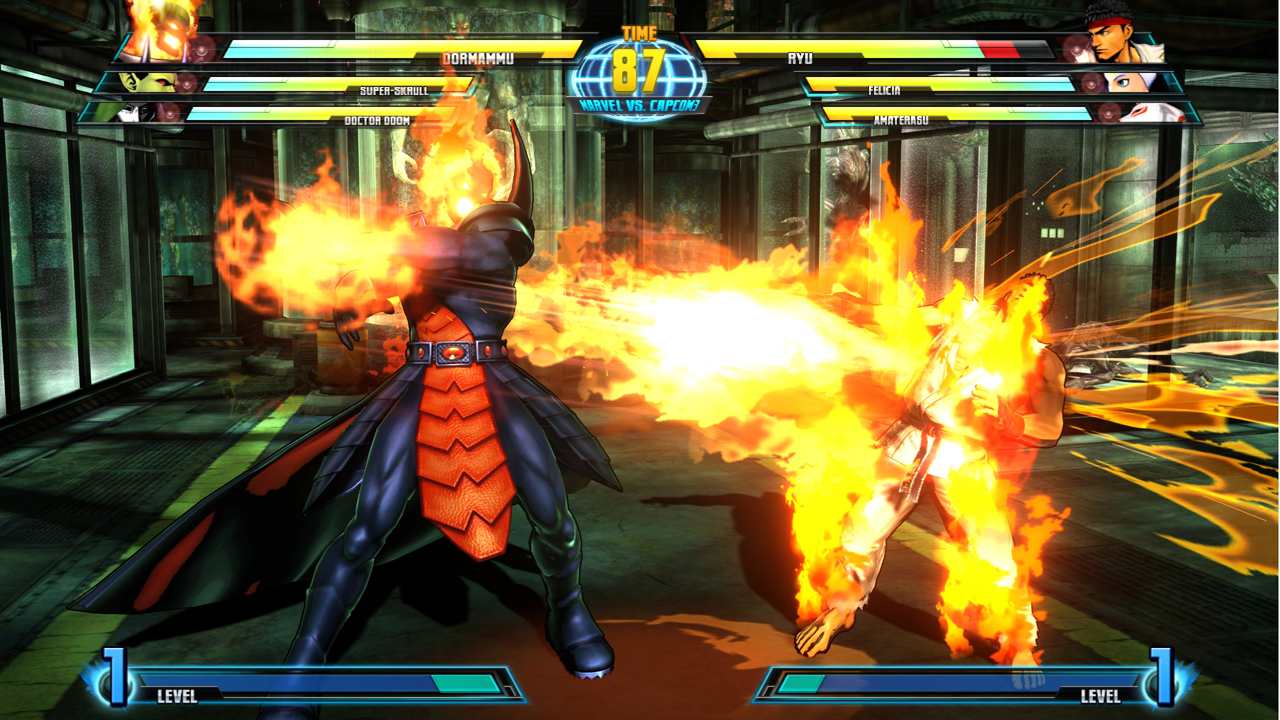Viewport: 1280px width, 720px height.
Task: Click Super-Skrull's green portrait
Action: click(138, 83)
